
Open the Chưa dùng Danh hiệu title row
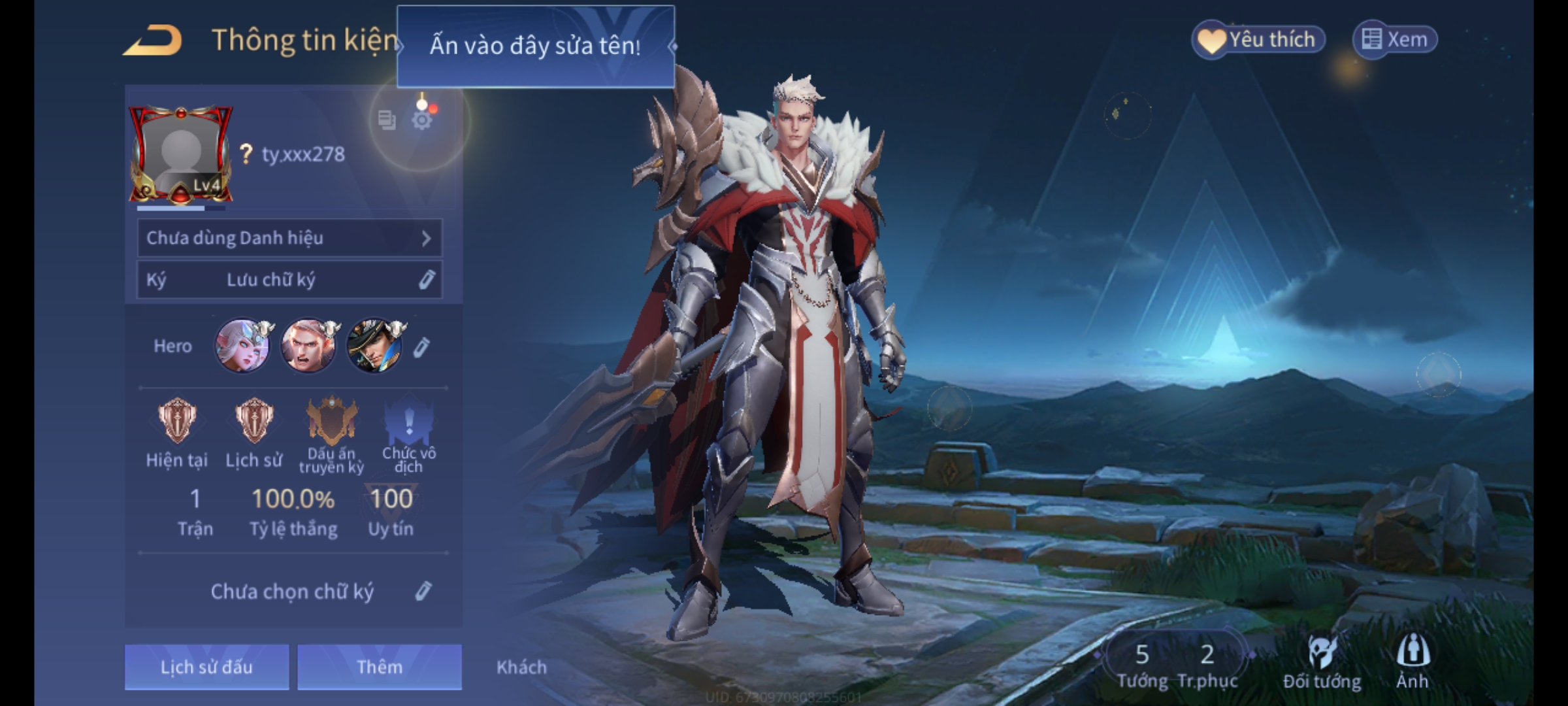point(289,238)
